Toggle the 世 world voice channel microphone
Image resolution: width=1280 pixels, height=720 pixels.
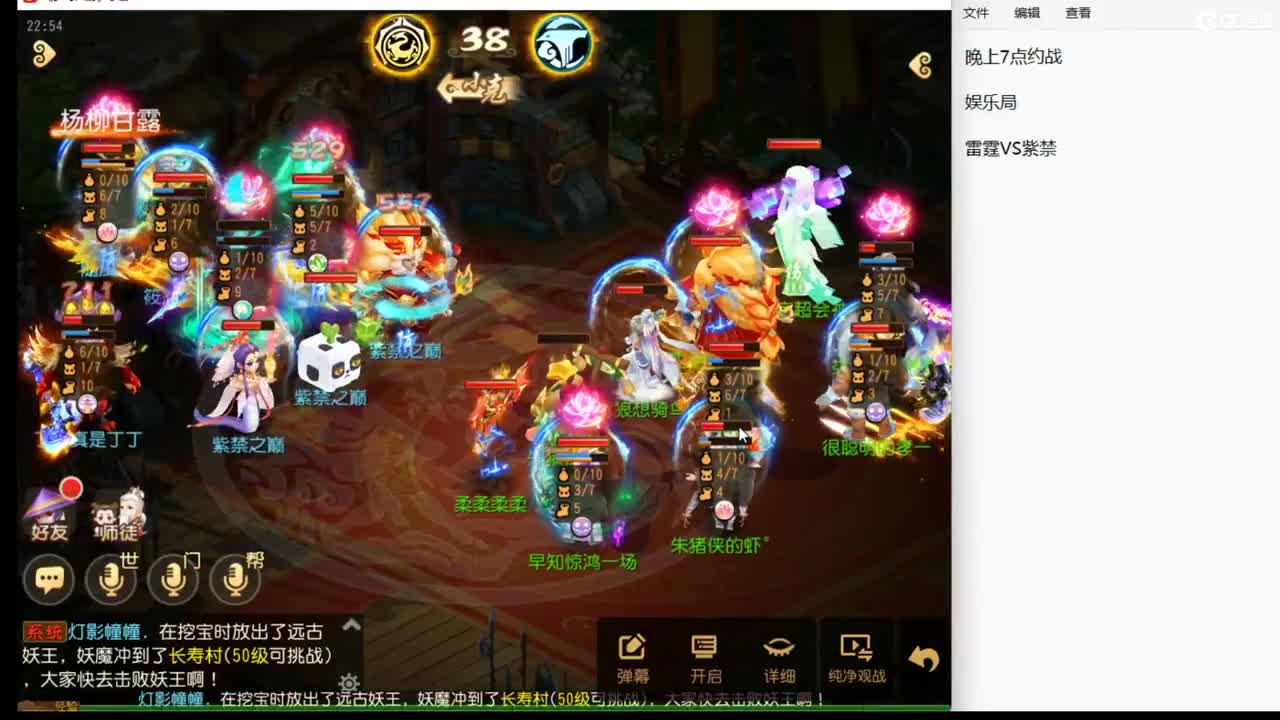[111, 579]
